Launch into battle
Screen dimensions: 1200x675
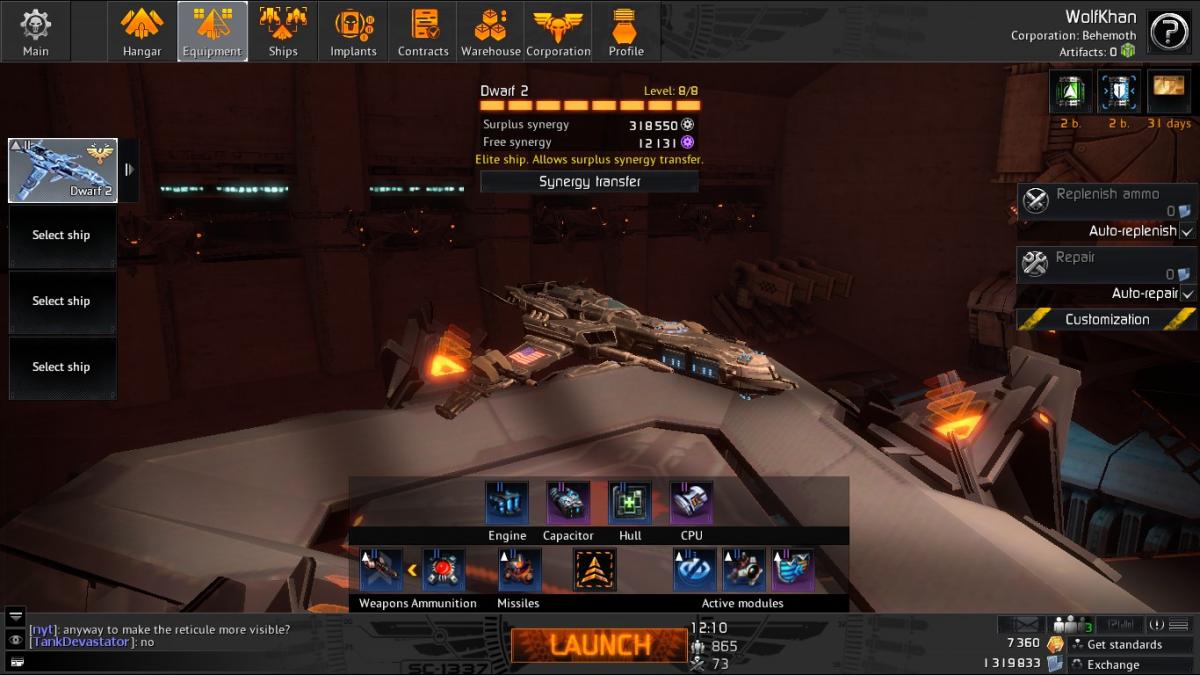[598, 645]
